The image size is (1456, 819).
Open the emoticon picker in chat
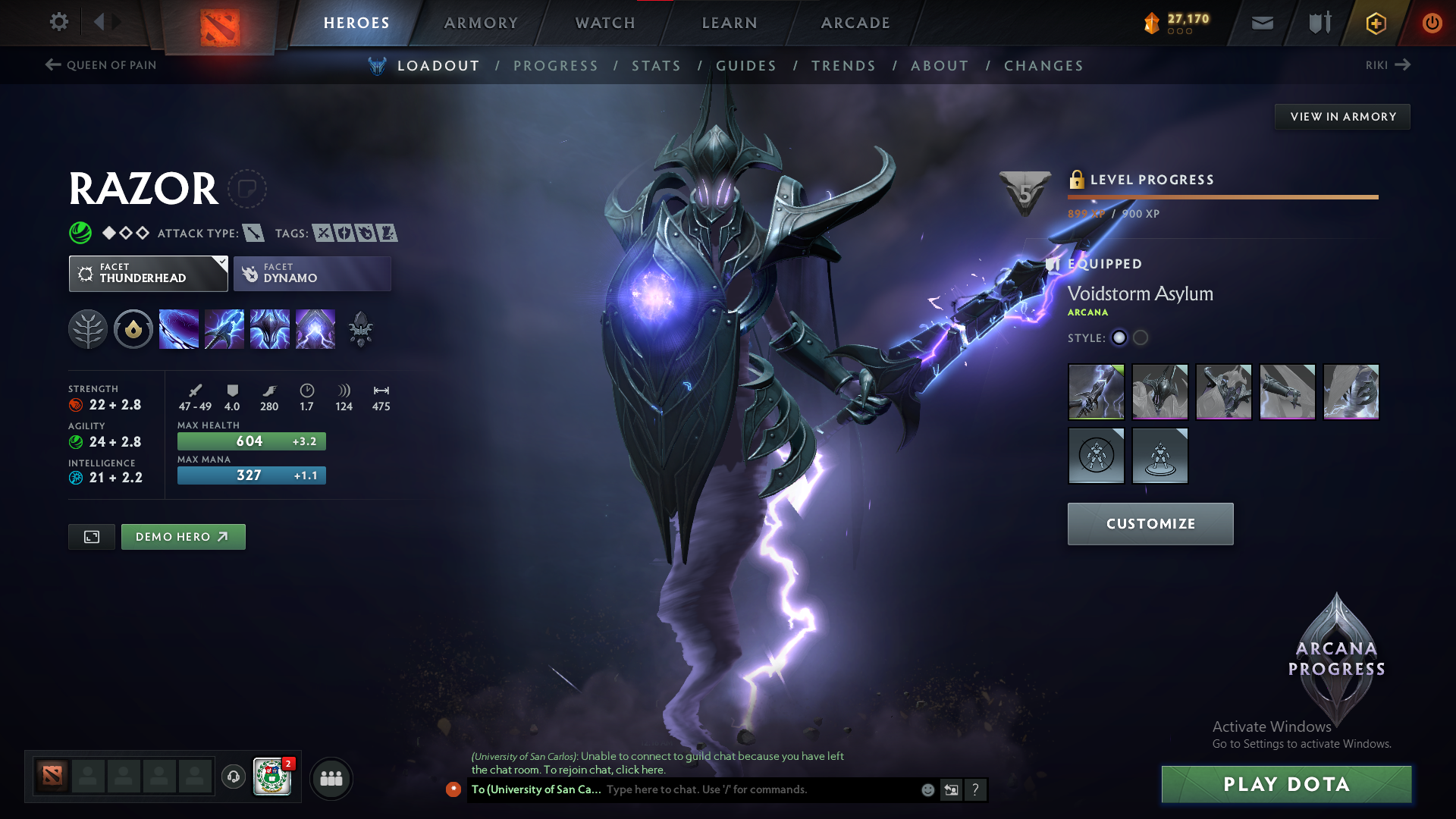pos(927,789)
